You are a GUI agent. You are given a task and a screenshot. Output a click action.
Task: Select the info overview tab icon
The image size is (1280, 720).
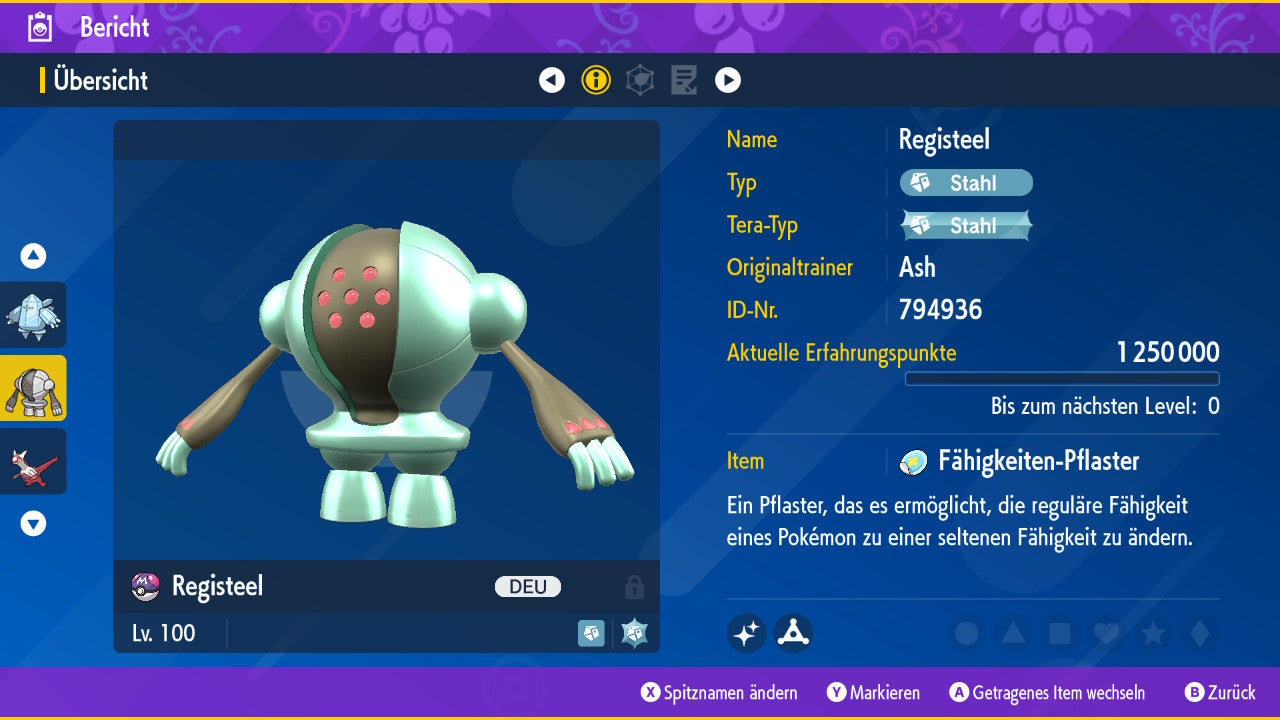click(x=596, y=80)
